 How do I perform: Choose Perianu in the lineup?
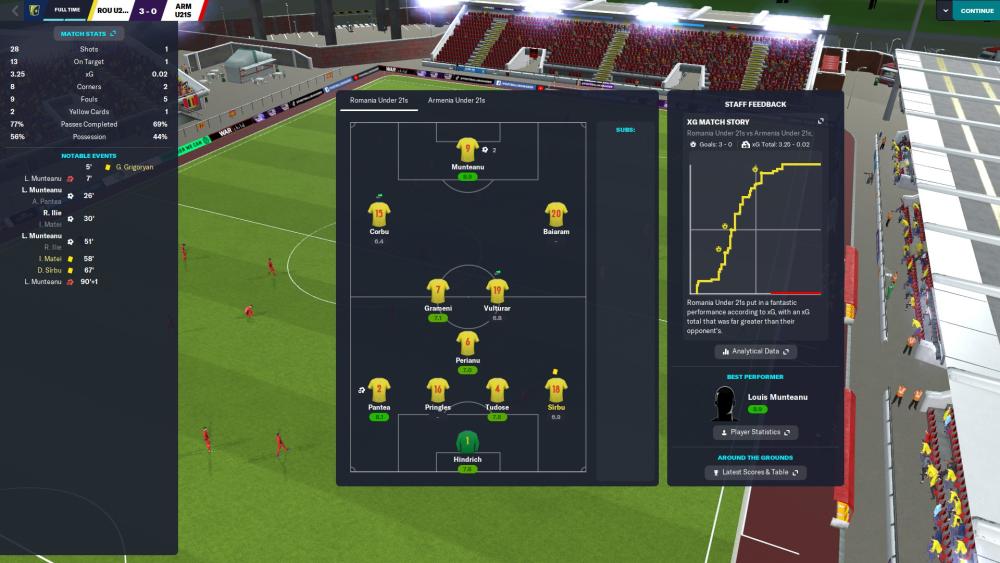click(466, 345)
